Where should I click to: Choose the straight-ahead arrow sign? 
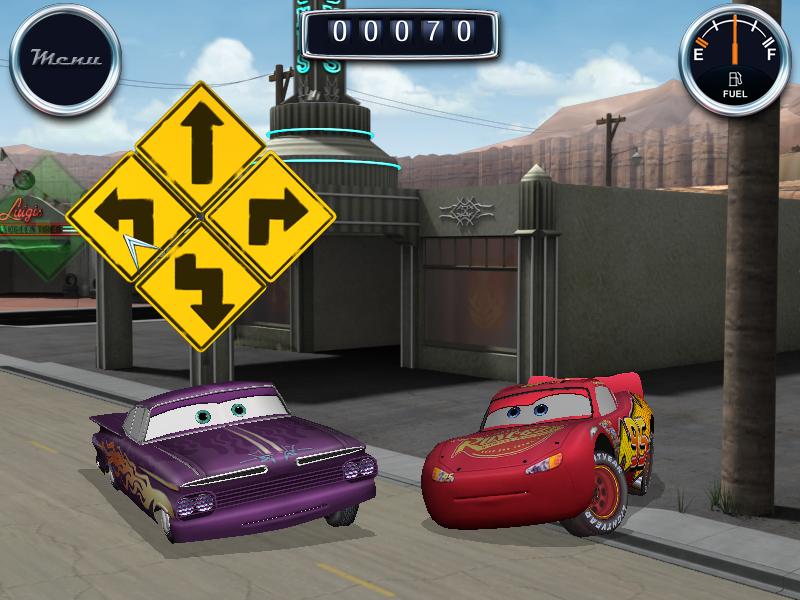tap(201, 146)
